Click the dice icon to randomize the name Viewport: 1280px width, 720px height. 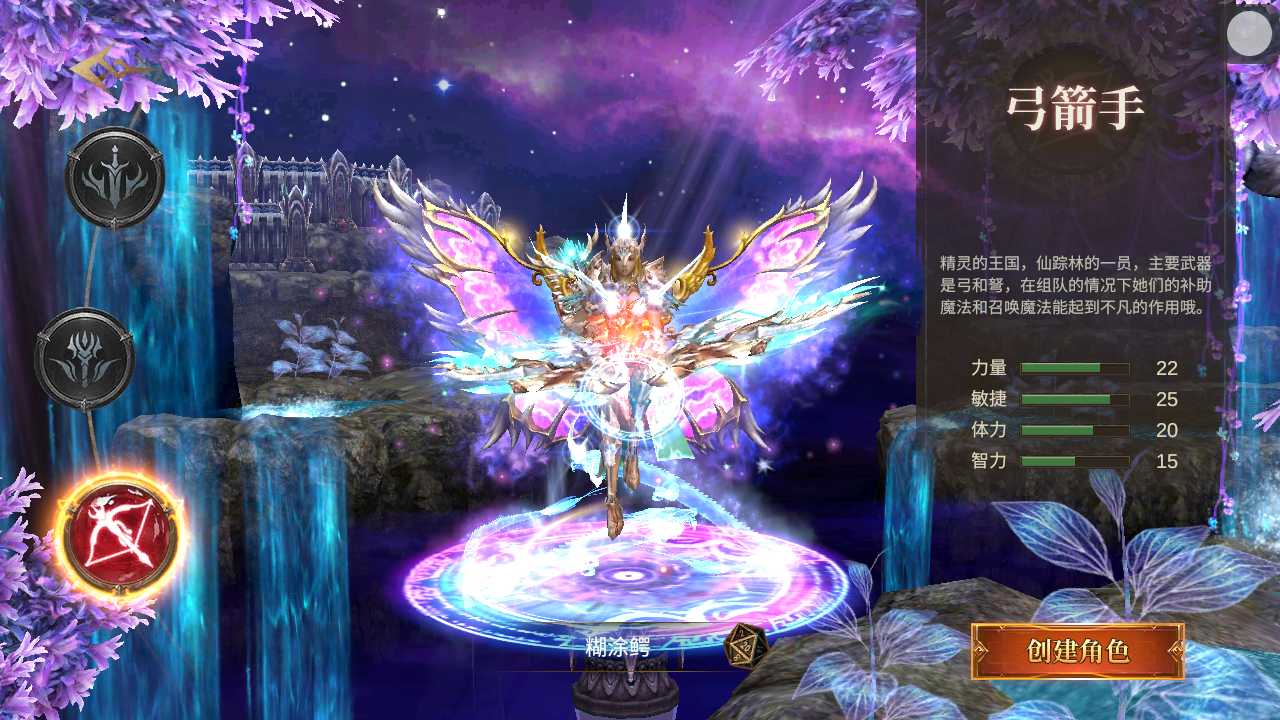(x=744, y=646)
